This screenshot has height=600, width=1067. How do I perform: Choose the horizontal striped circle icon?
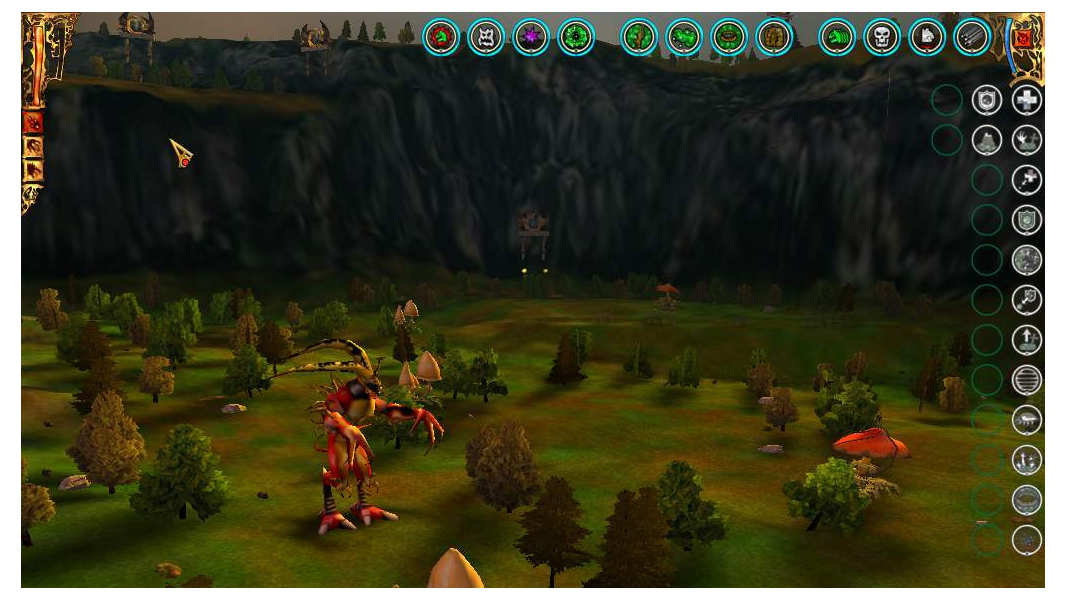[x=1027, y=380]
